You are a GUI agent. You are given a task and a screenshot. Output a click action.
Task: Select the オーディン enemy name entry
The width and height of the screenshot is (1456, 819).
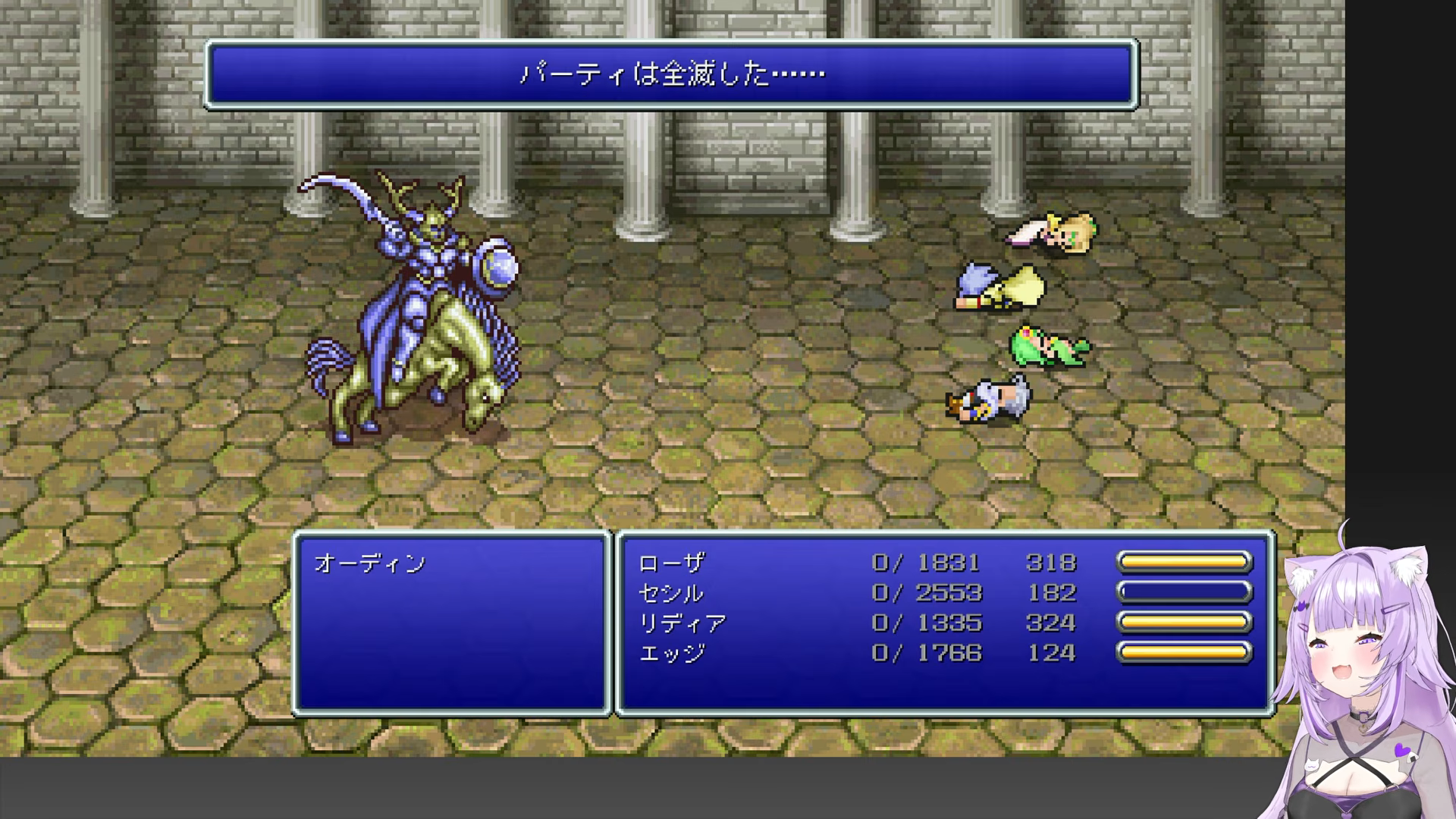click(370, 563)
